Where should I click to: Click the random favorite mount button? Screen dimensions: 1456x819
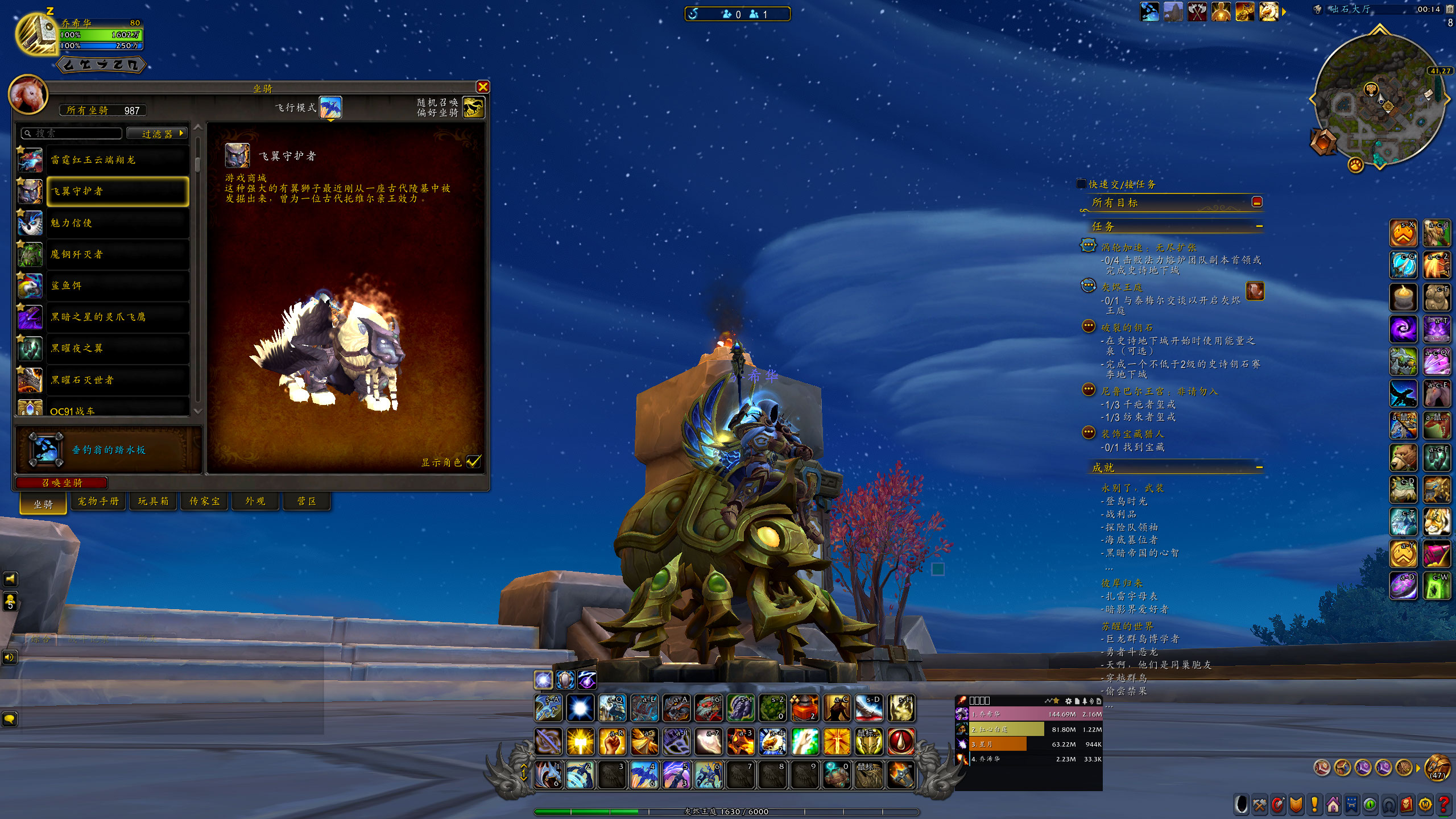tap(474, 107)
